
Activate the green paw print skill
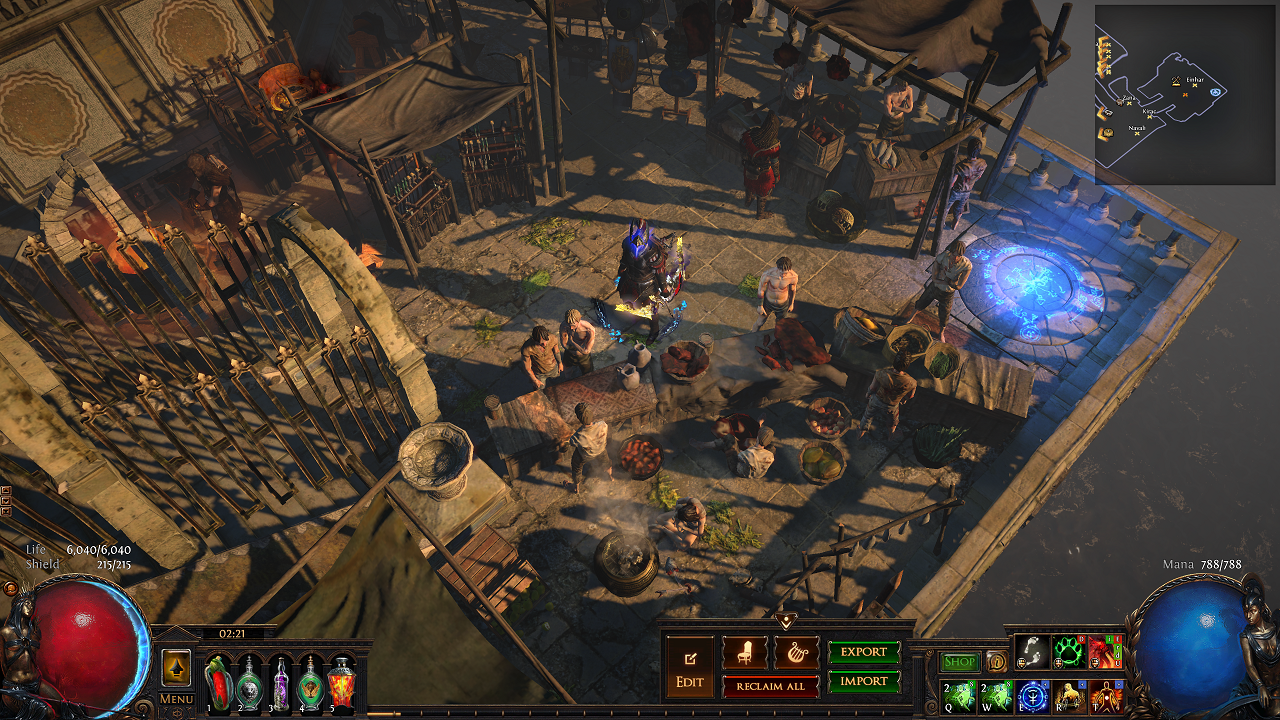pos(1067,652)
